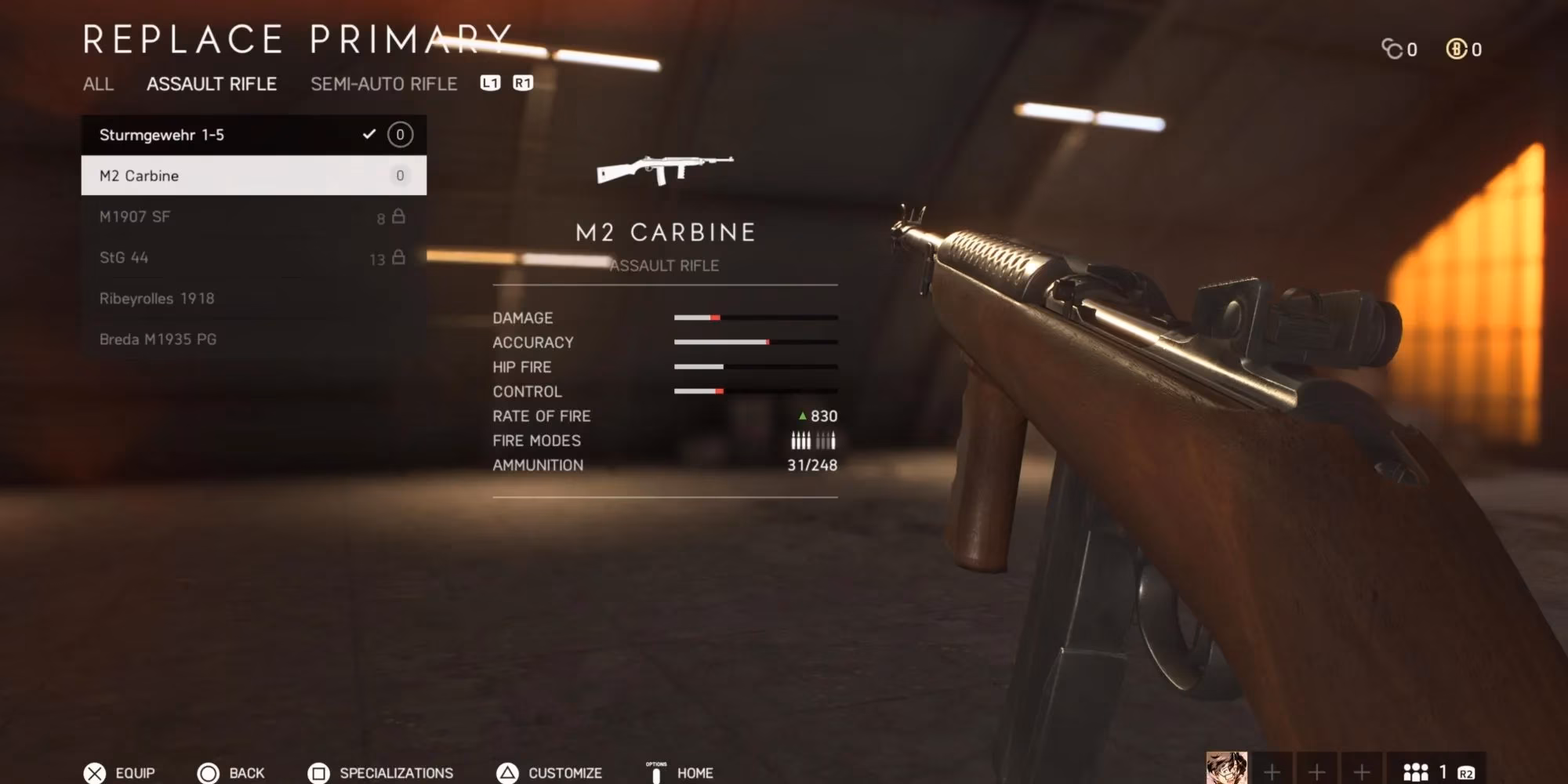Switch to the ALL weapons tab

pos(99,85)
